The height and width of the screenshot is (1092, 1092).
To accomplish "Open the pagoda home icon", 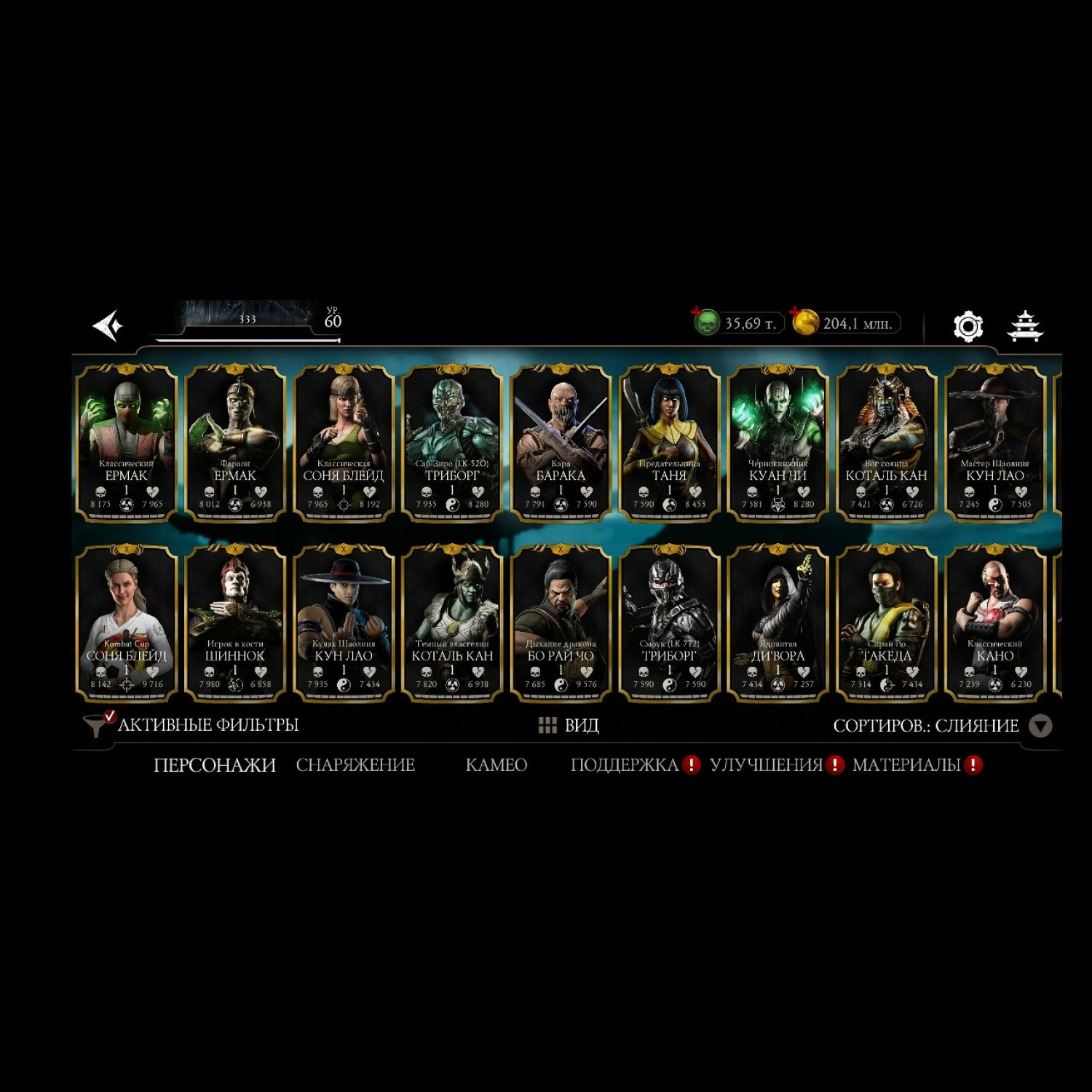I will pos(1024,326).
